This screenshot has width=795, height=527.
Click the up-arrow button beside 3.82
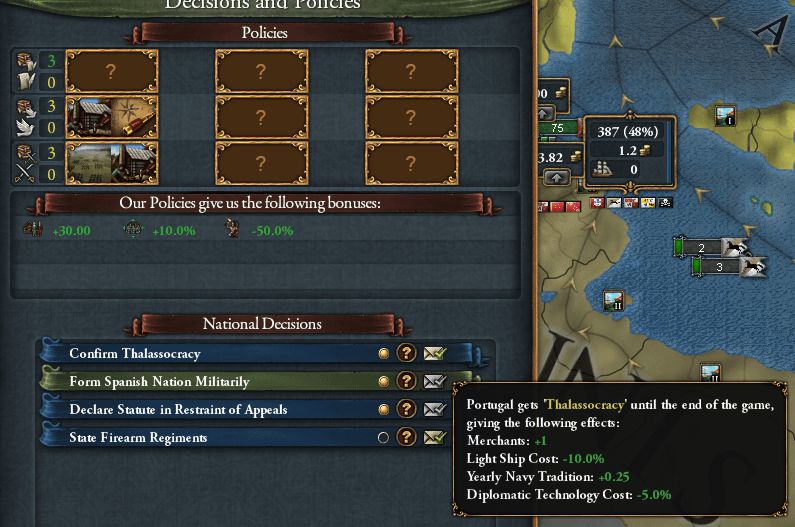tap(556, 178)
